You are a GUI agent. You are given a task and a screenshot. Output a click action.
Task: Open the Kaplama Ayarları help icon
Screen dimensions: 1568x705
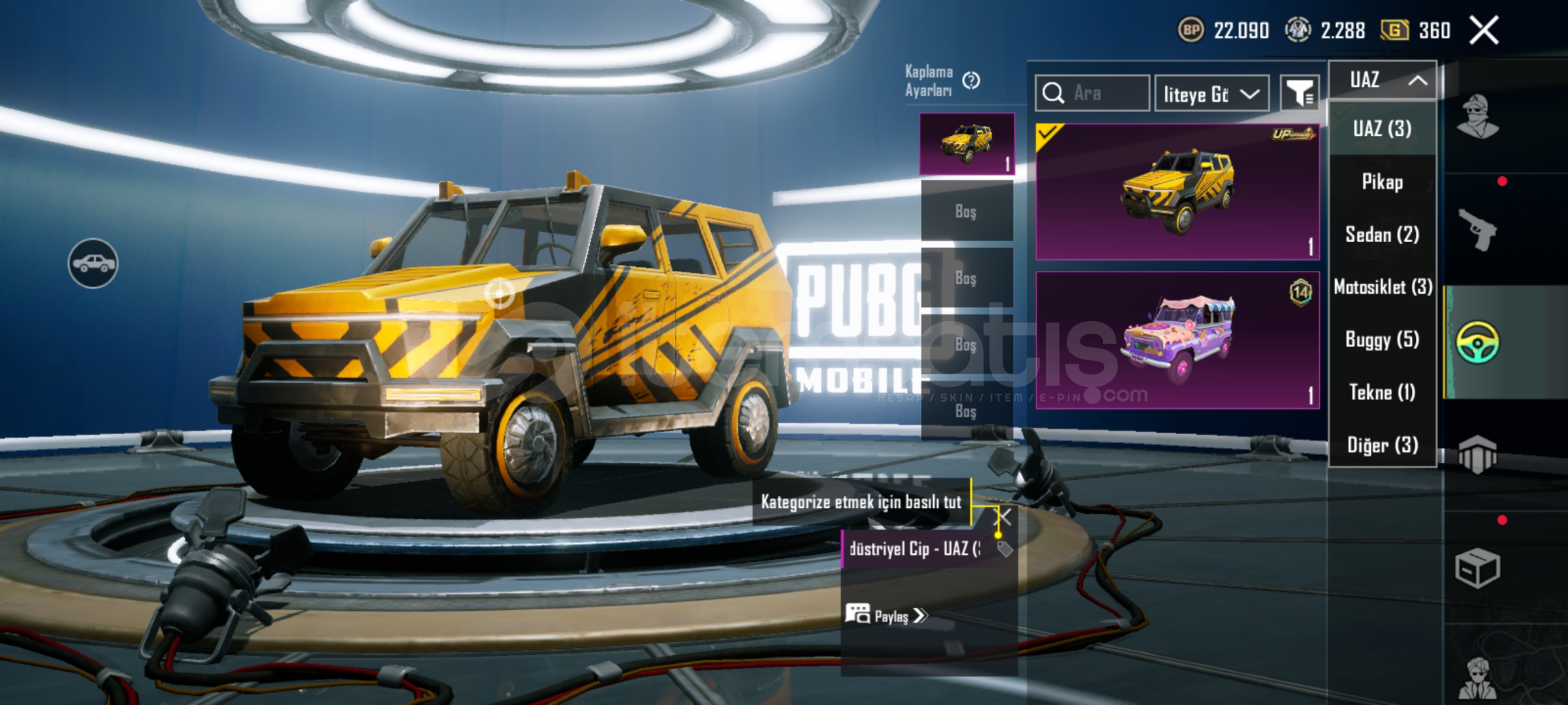point(971,80)
